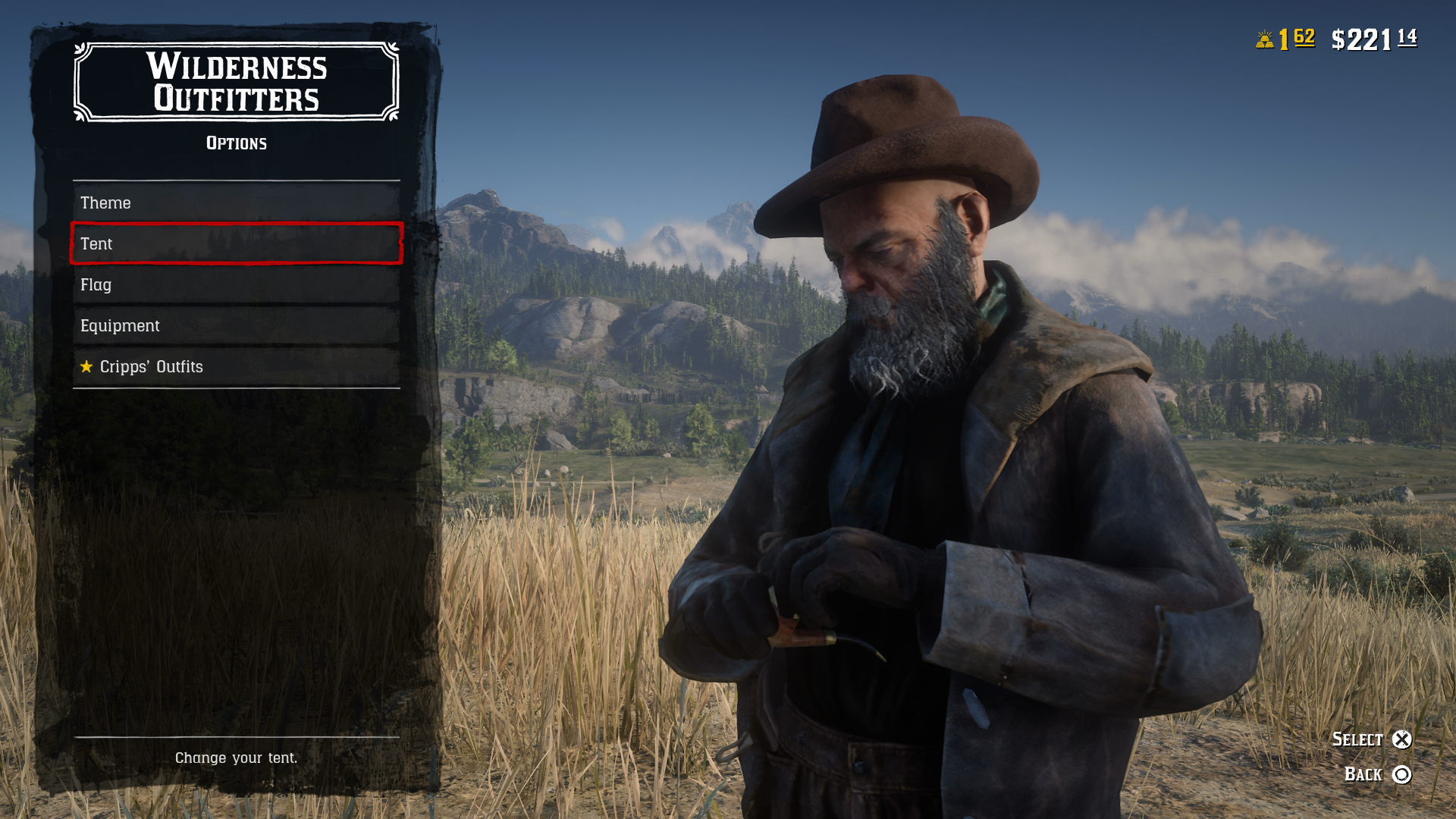Image resolution: width=1456 pixels, height=819 pixels.
Task: Click the star icon beside Cripps' Outfits
Action: (86, 366)
